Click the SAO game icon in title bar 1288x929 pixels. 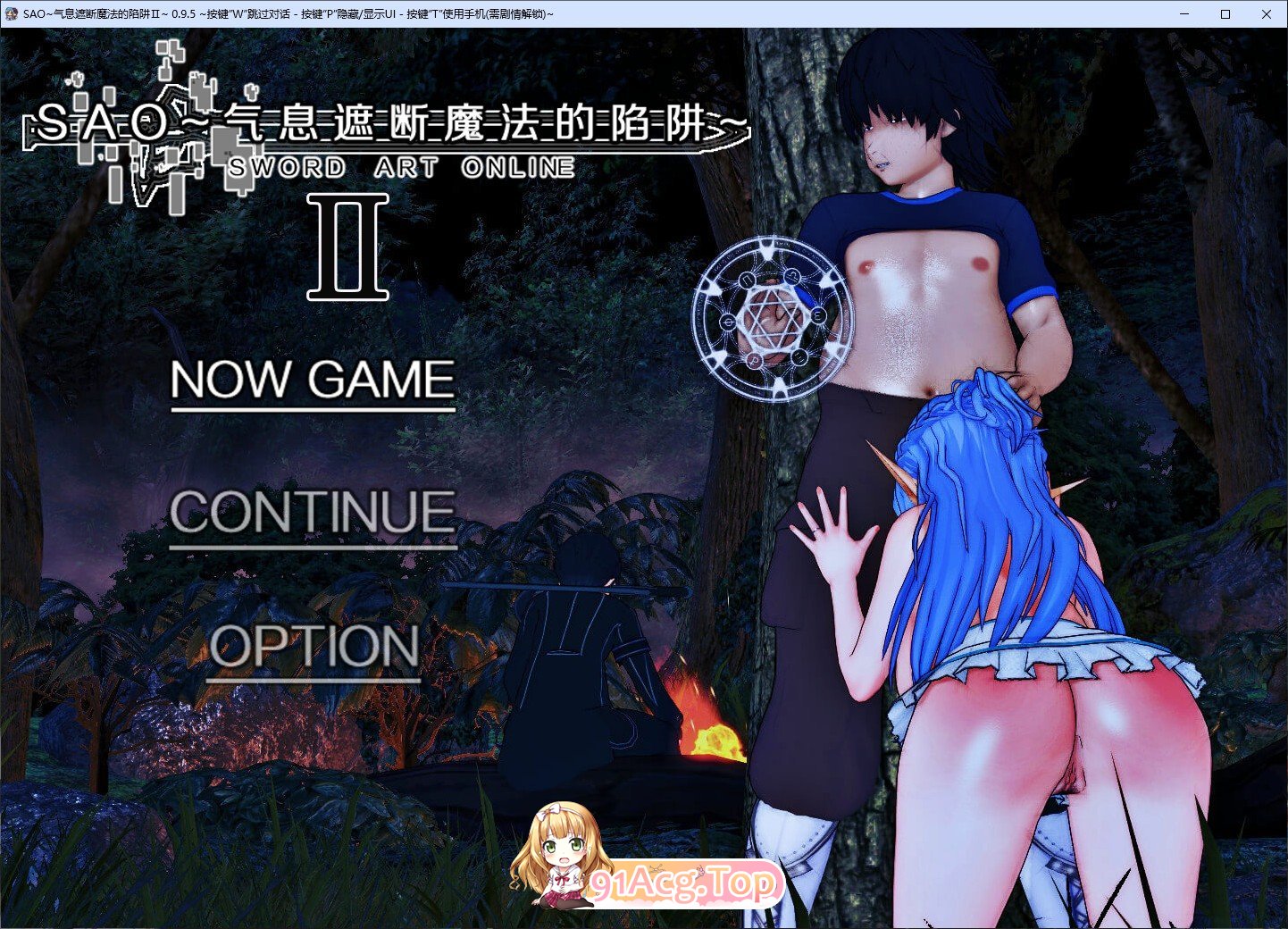pyautogui.click(x=13, y=14)
